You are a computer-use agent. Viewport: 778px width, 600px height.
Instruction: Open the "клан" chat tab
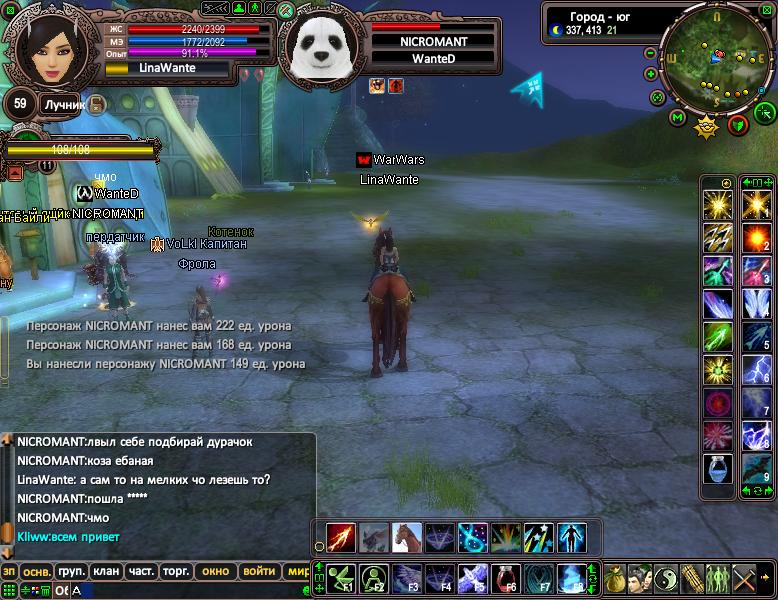coord(106,572)
